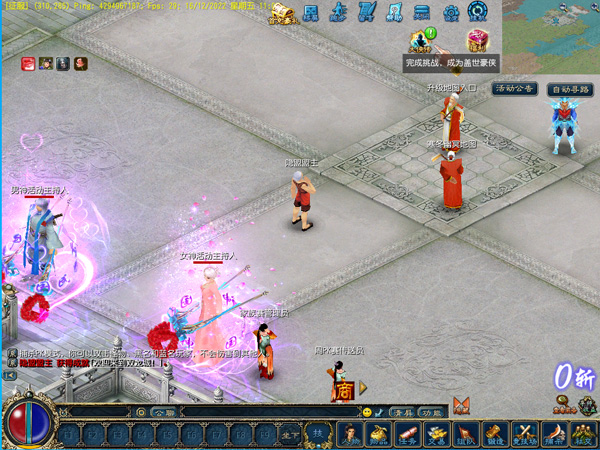
Task: Click the 自动寻路 auto-pathfinding button
Action: (x=571, y=89)
